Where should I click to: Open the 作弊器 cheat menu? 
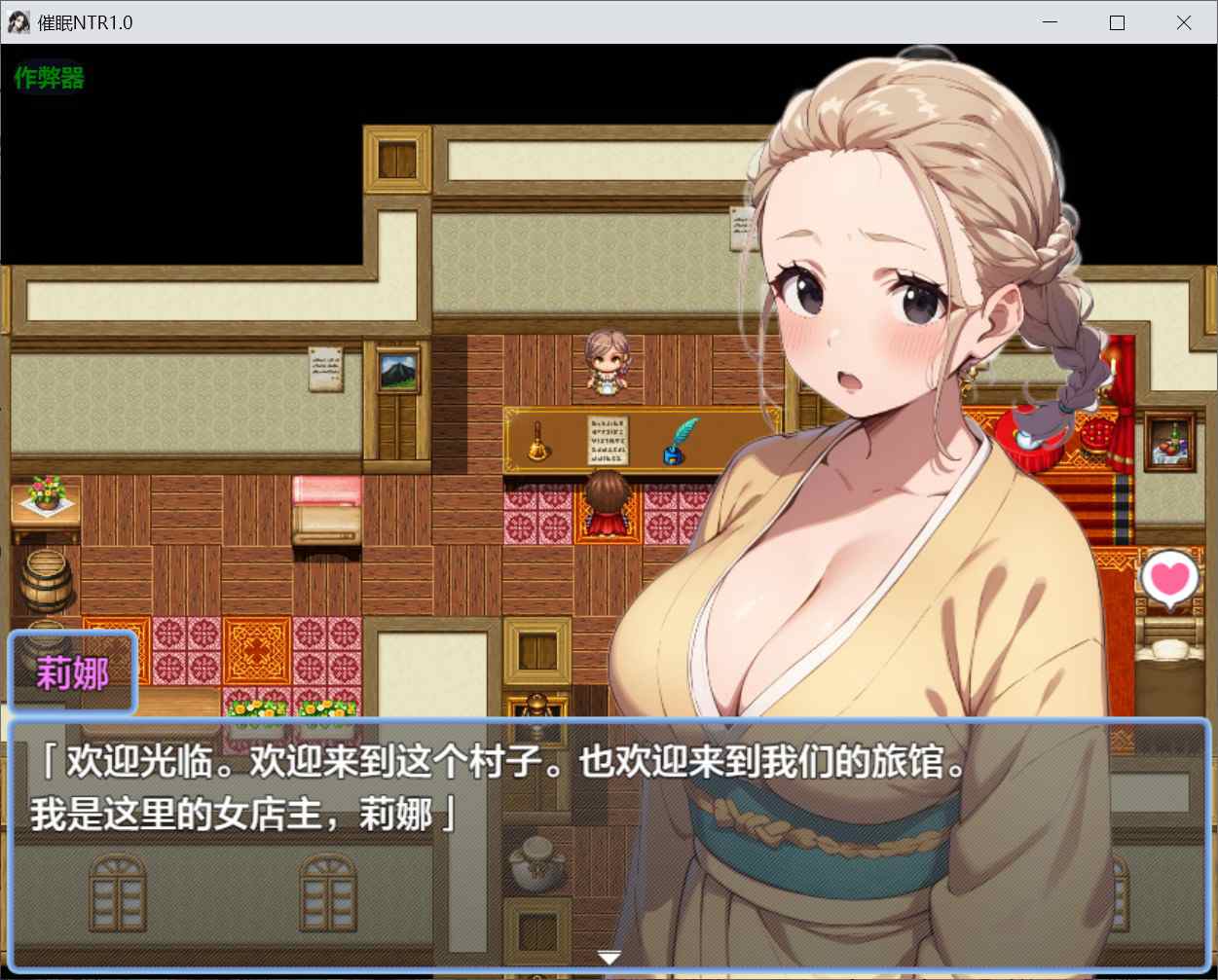49,78
